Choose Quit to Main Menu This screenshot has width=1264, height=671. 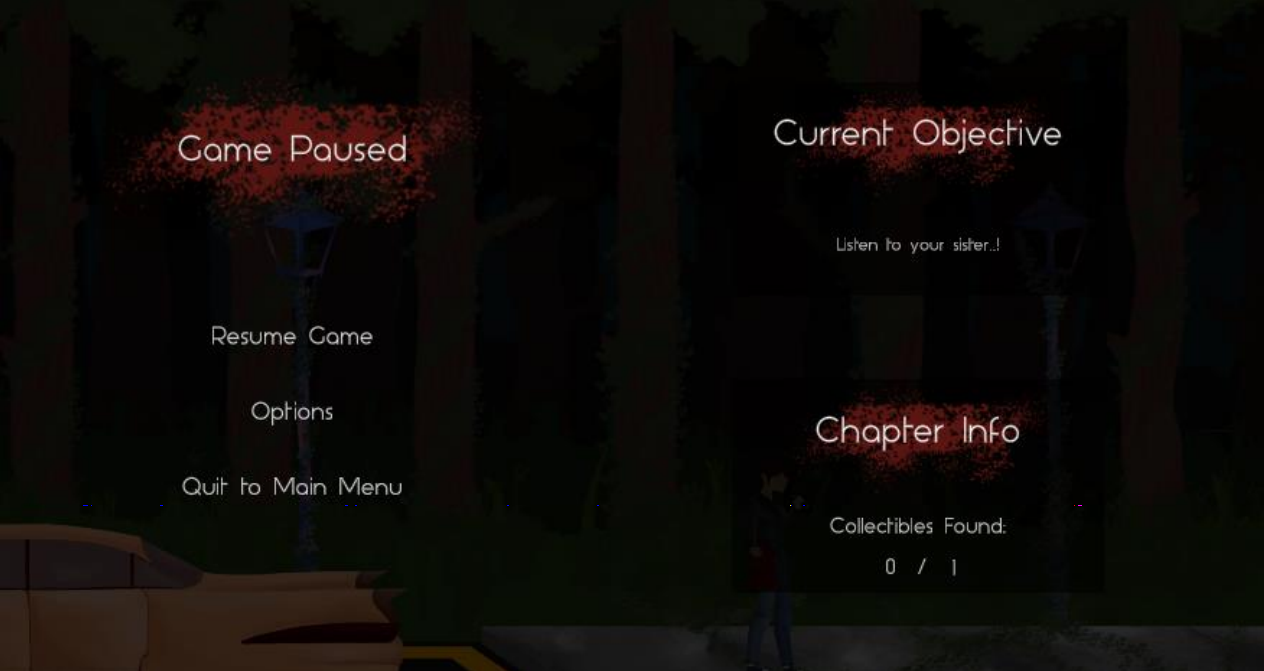point(291,487)
